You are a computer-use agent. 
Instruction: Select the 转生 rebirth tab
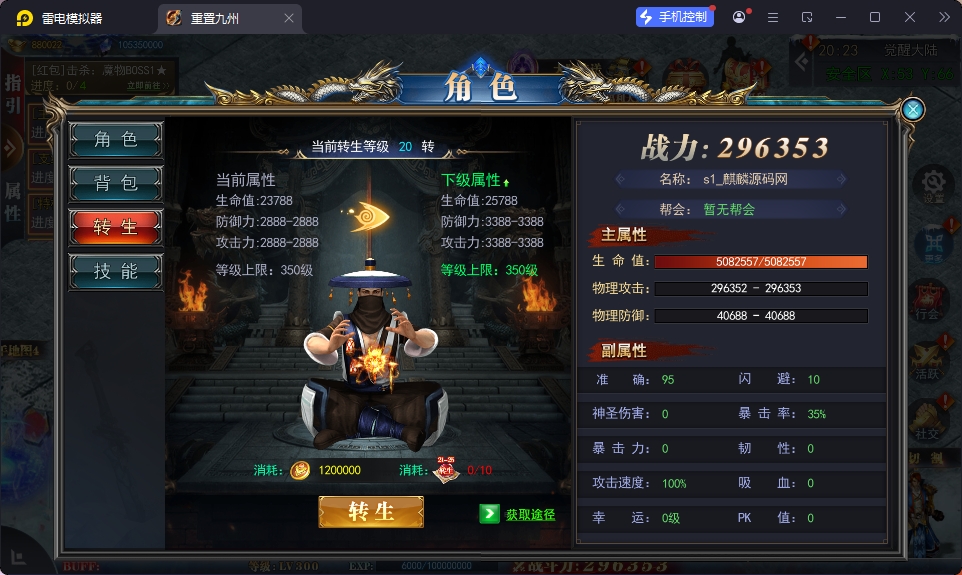tap(116, 227)
